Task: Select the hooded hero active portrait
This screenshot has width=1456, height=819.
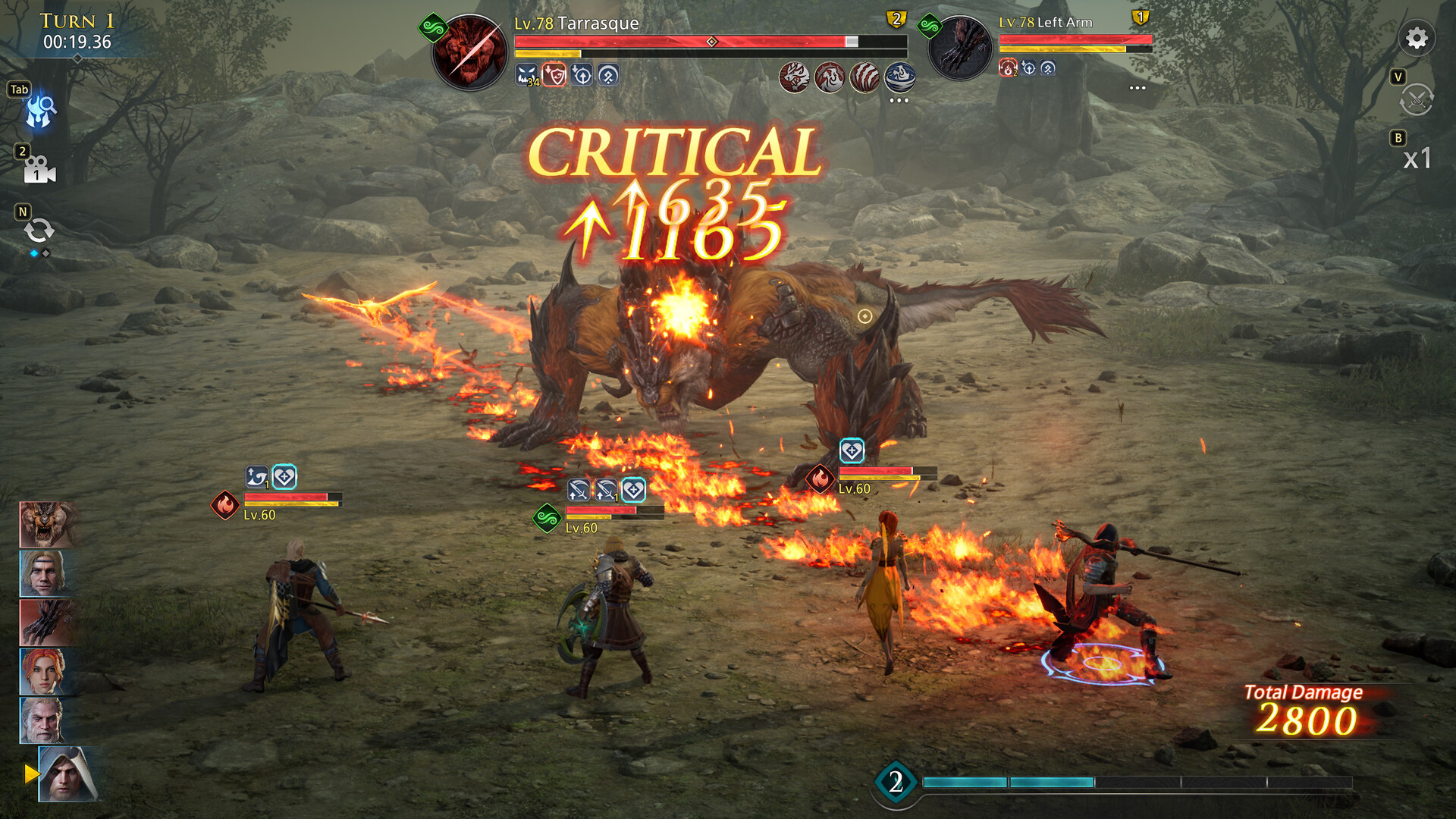Action: click(68, 773)
